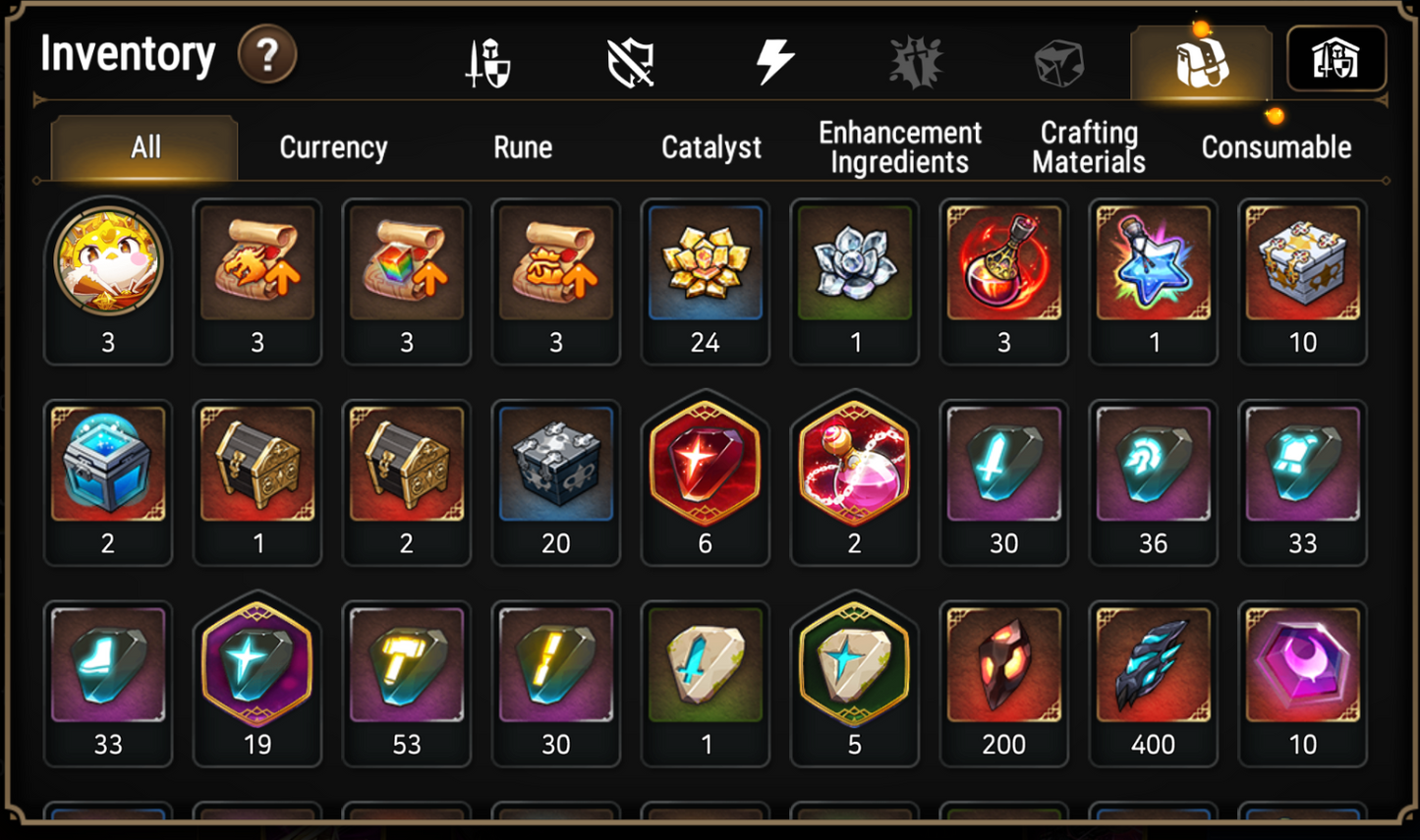This screenshot has height=840, width=1420.
Task: Select the sword and shield battle icon
Action: (485, 59)
